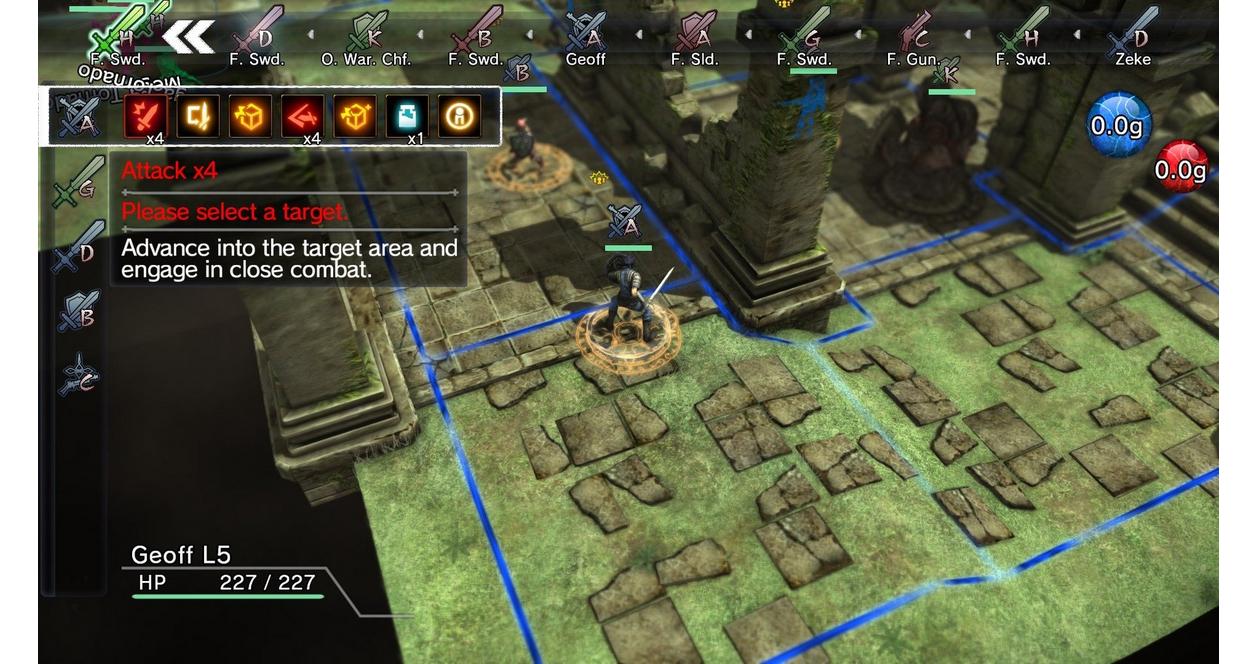Open the circular unit info icon
Screen dimensions: 1256x664
point(460,117)
